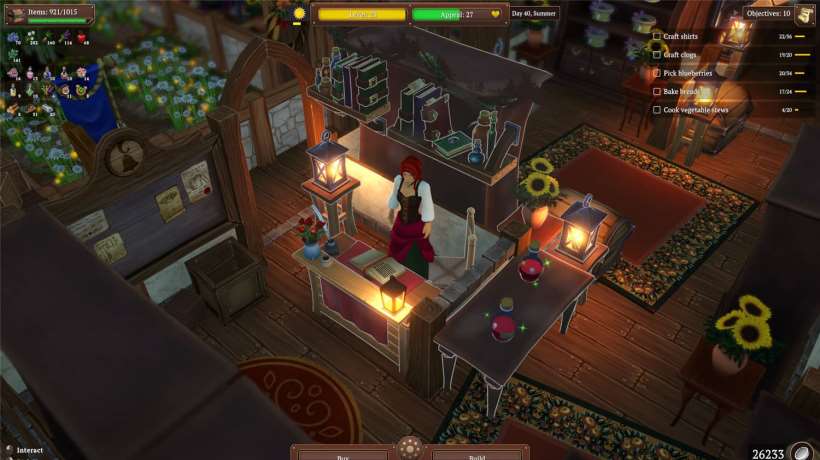Open the Buy menu
The image size is (820, 460).
coord(343,455)
